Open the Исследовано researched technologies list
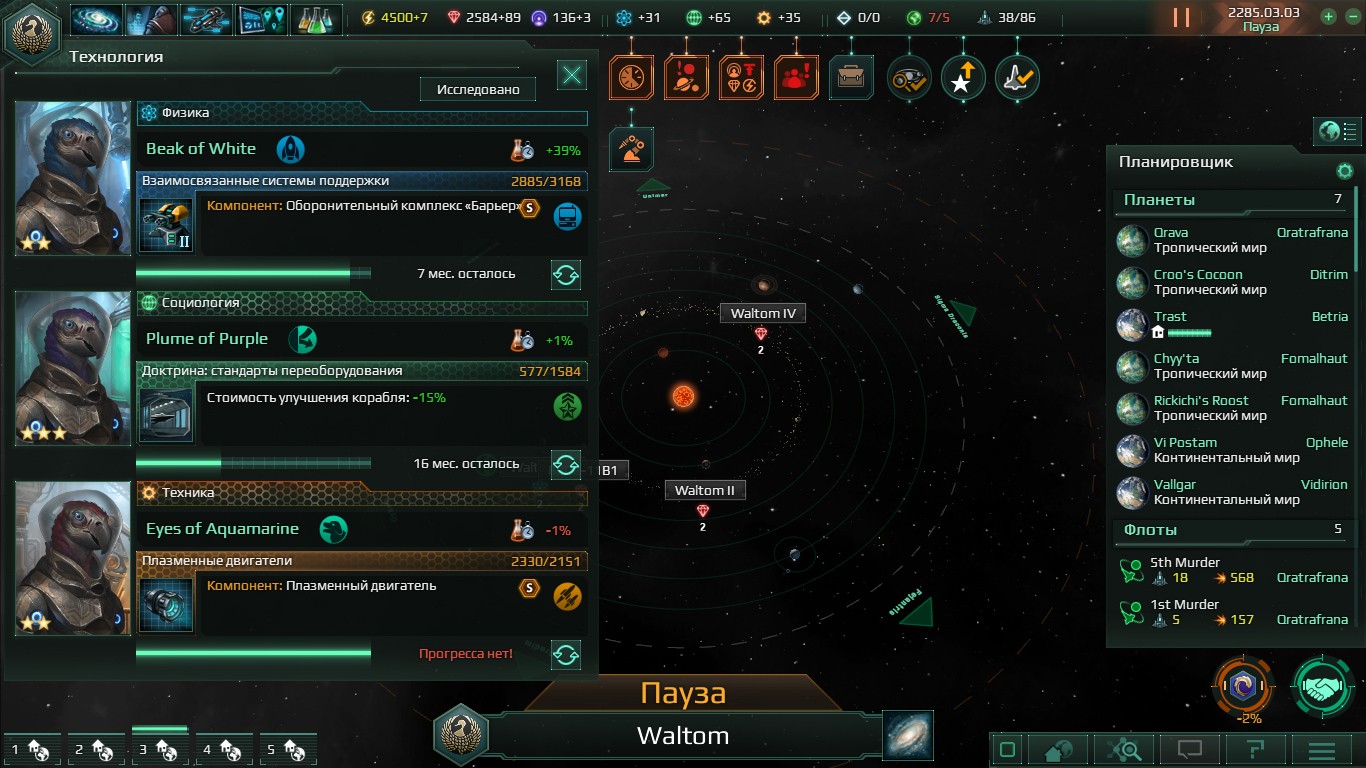 (478, 90)
